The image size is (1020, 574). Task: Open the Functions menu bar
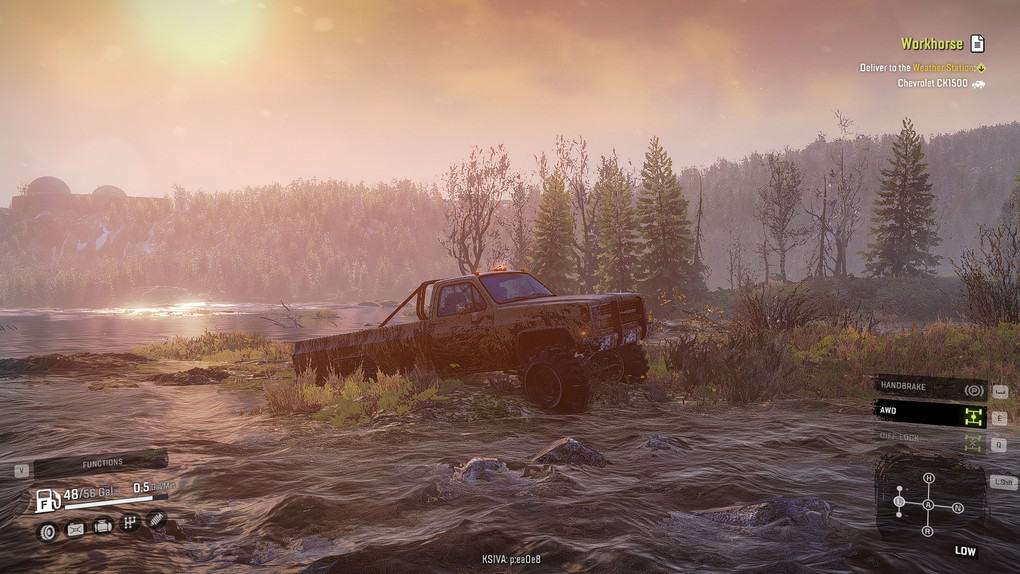[100, 463]
